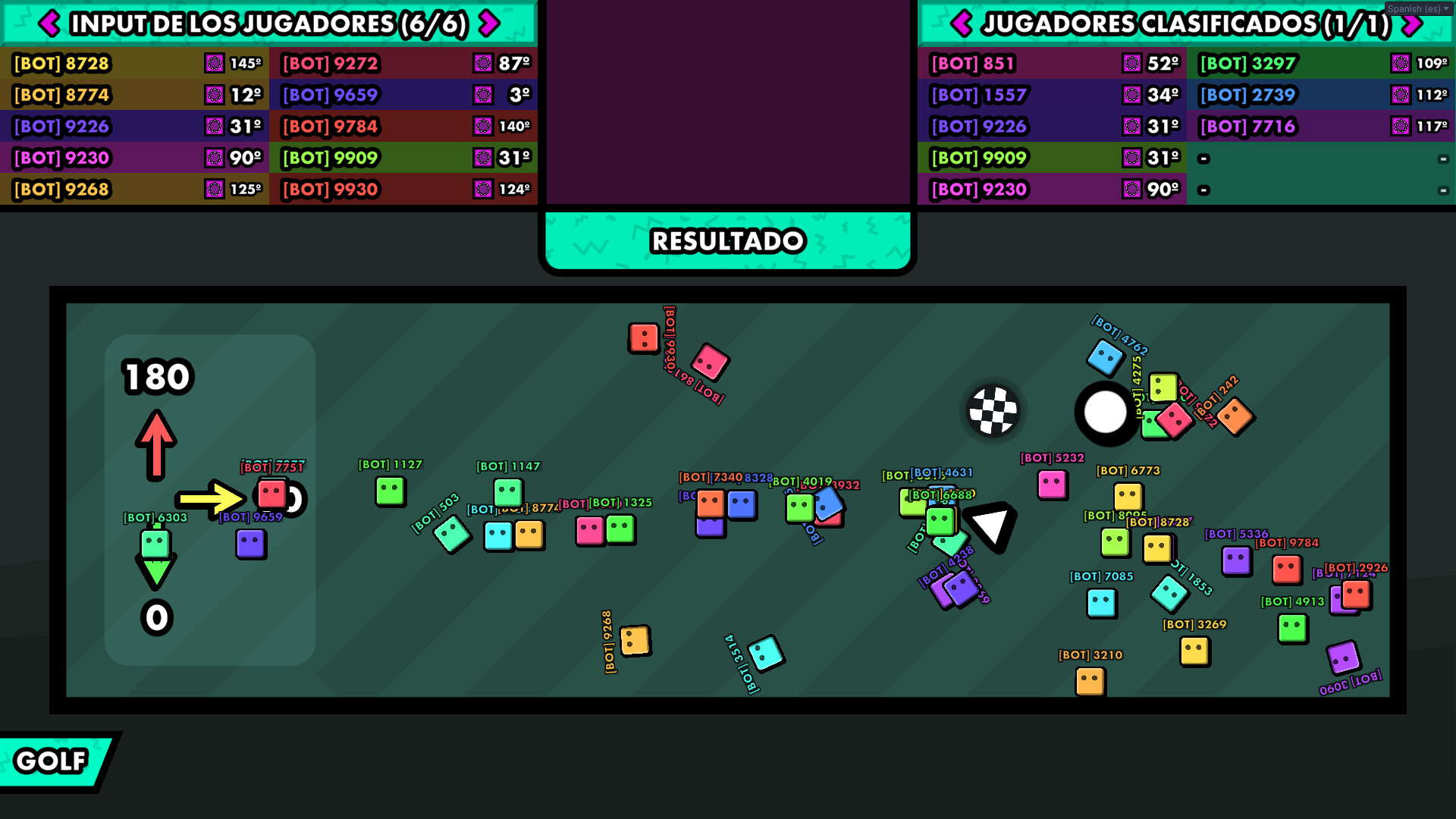Click the wreath icon next to [BOT] 851
Image resolution: width=1456 pixels, height=819 pixels.
click(1133, 64)
